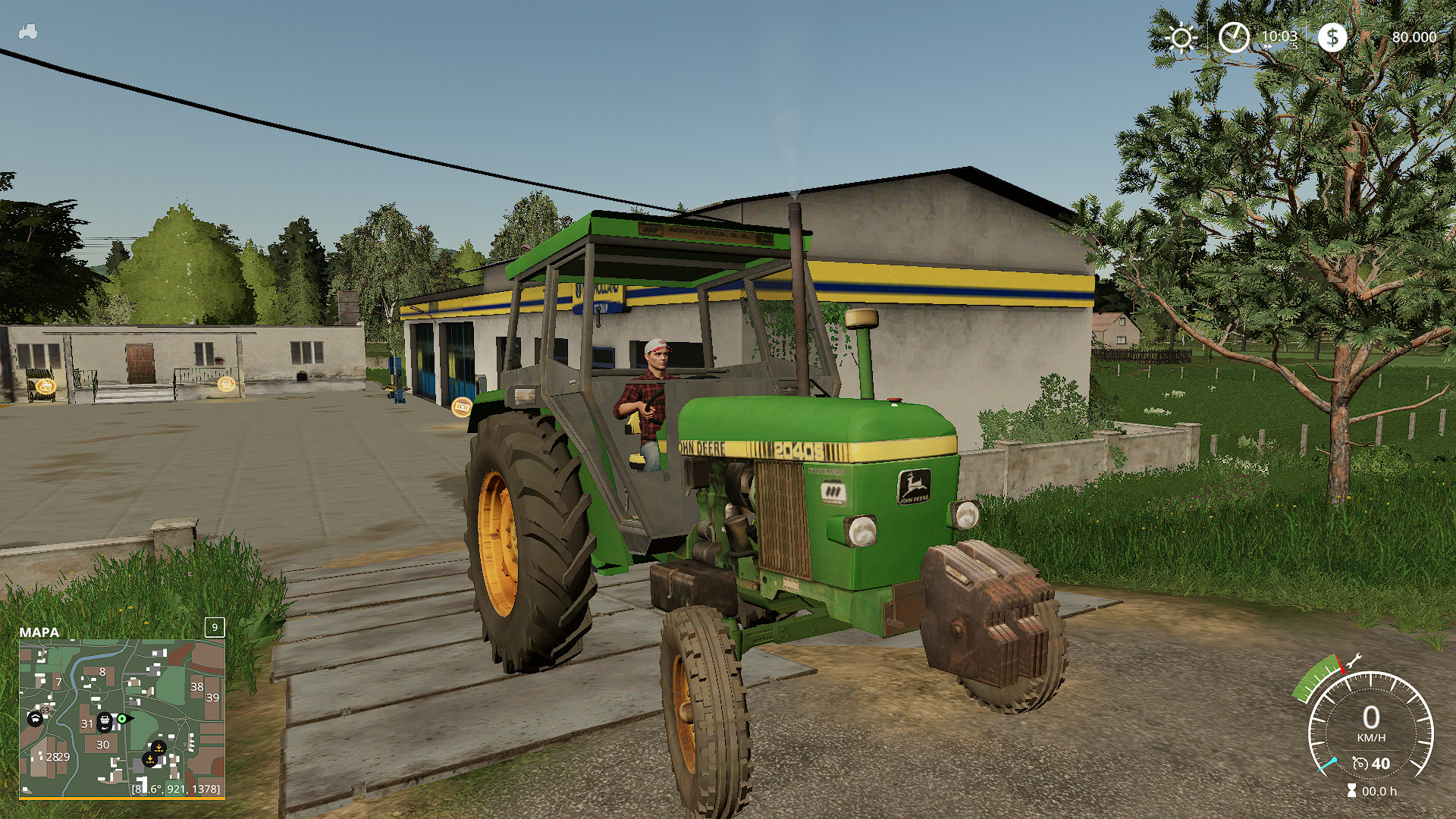Click the animal pen icon on the minimap
The image size is (1456, 819).
(35, 718)
